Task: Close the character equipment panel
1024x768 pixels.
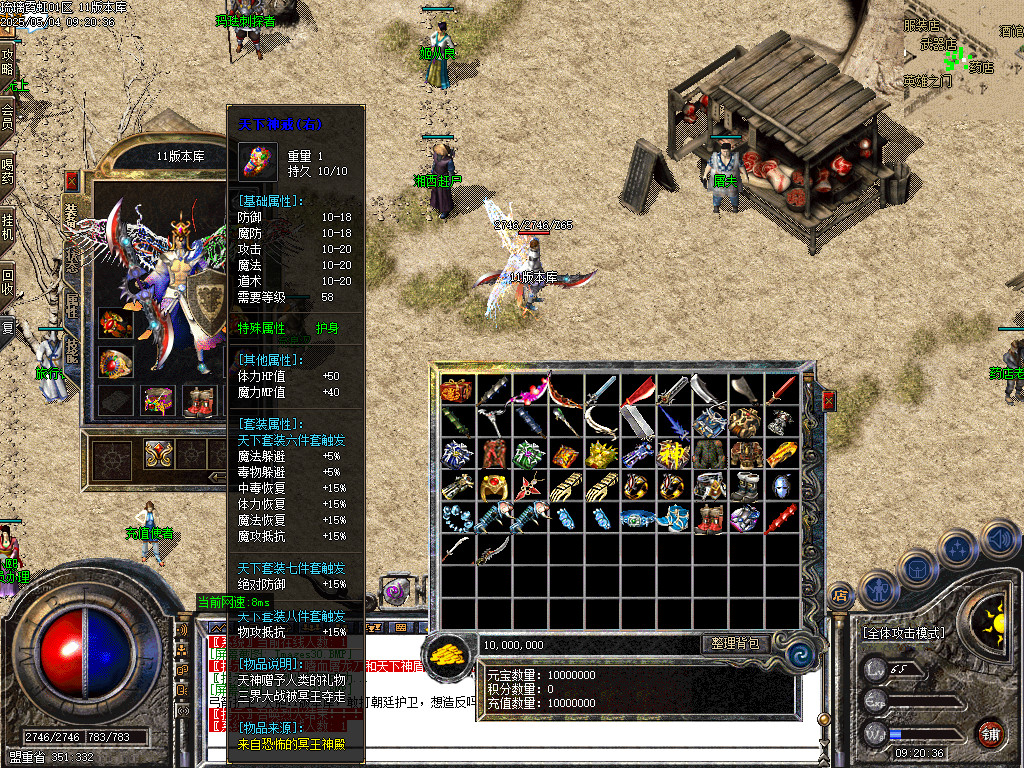Action: pos(72,181)
